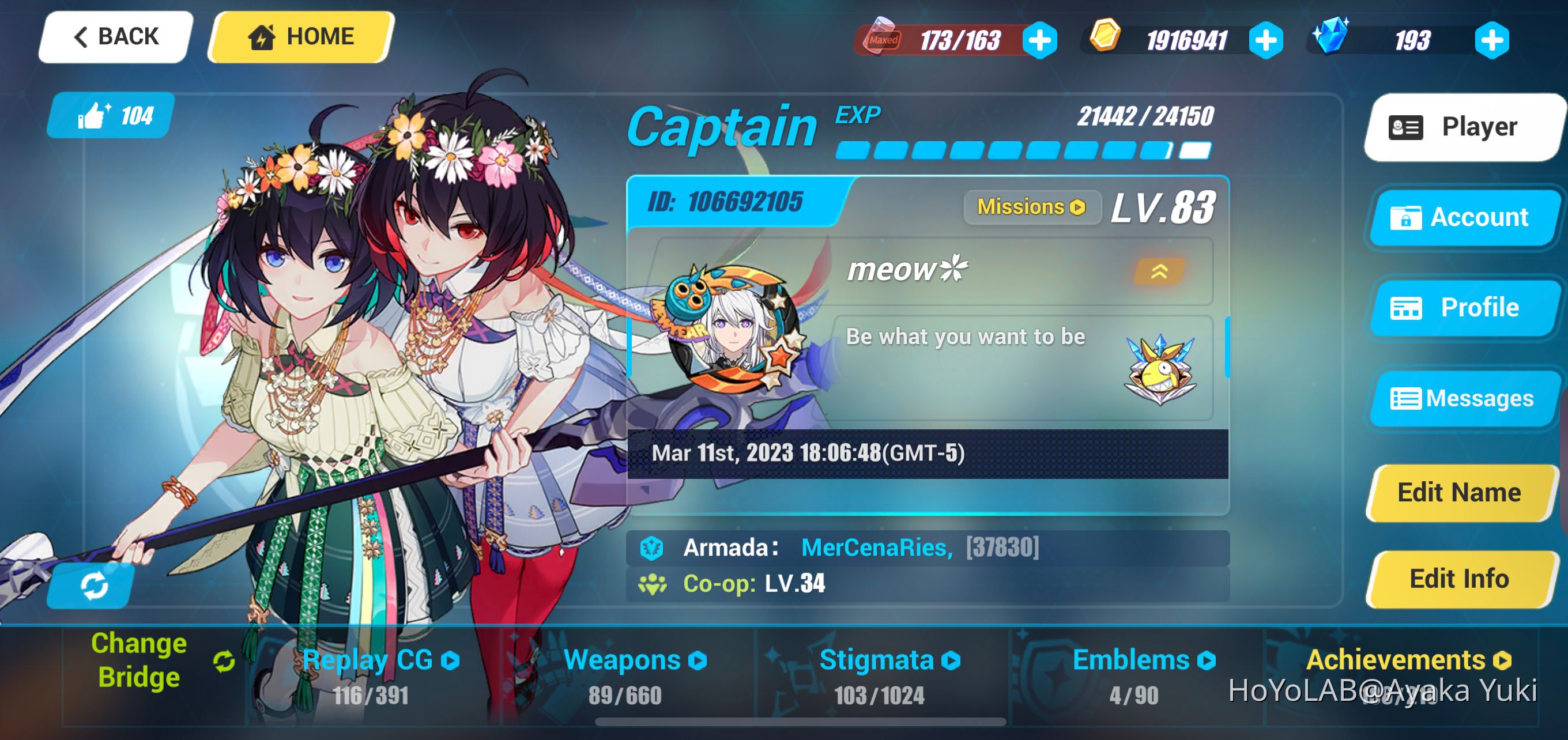Open Edit Info
This screenshot has height=740, width=1568.
(x=1459, y=579)
